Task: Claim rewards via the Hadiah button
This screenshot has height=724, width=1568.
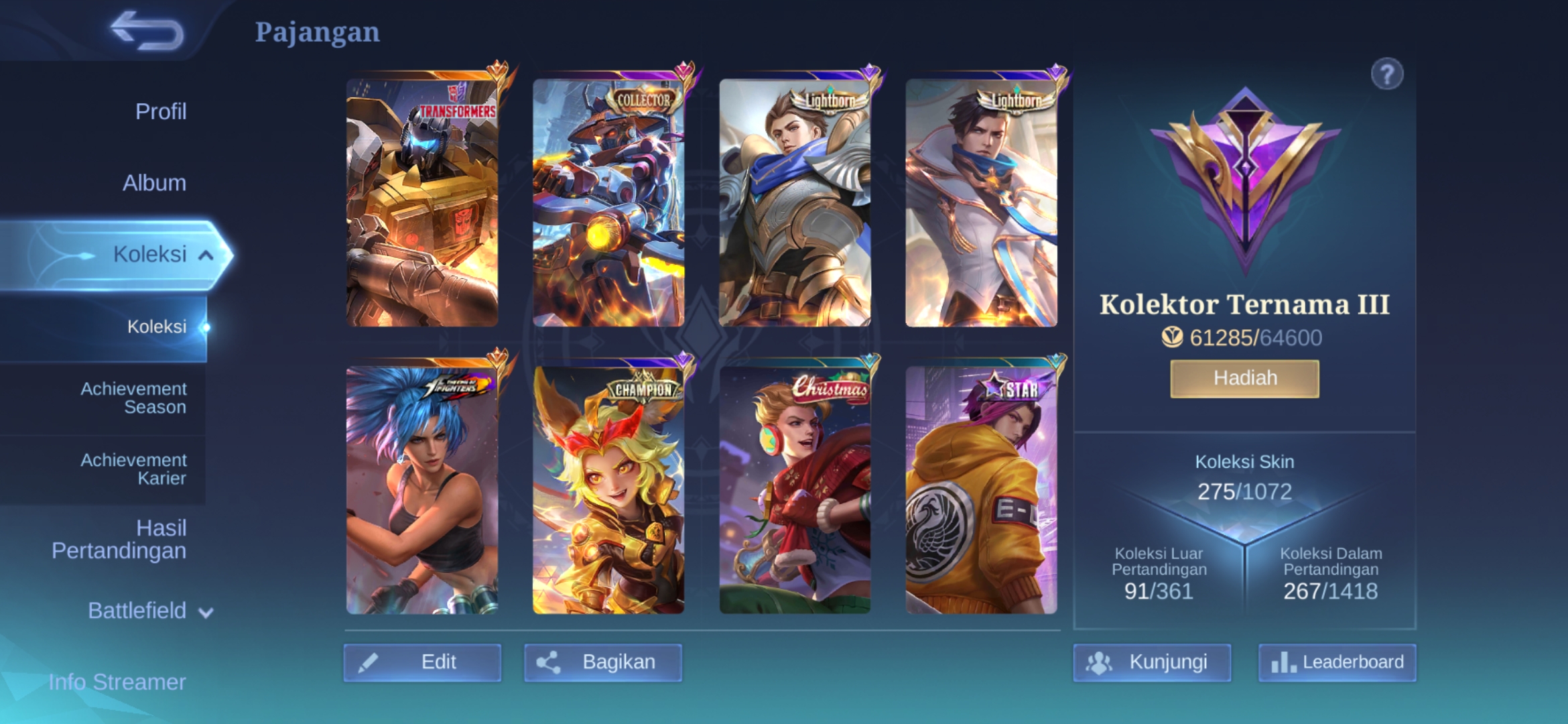Action: click(1244, 379)
